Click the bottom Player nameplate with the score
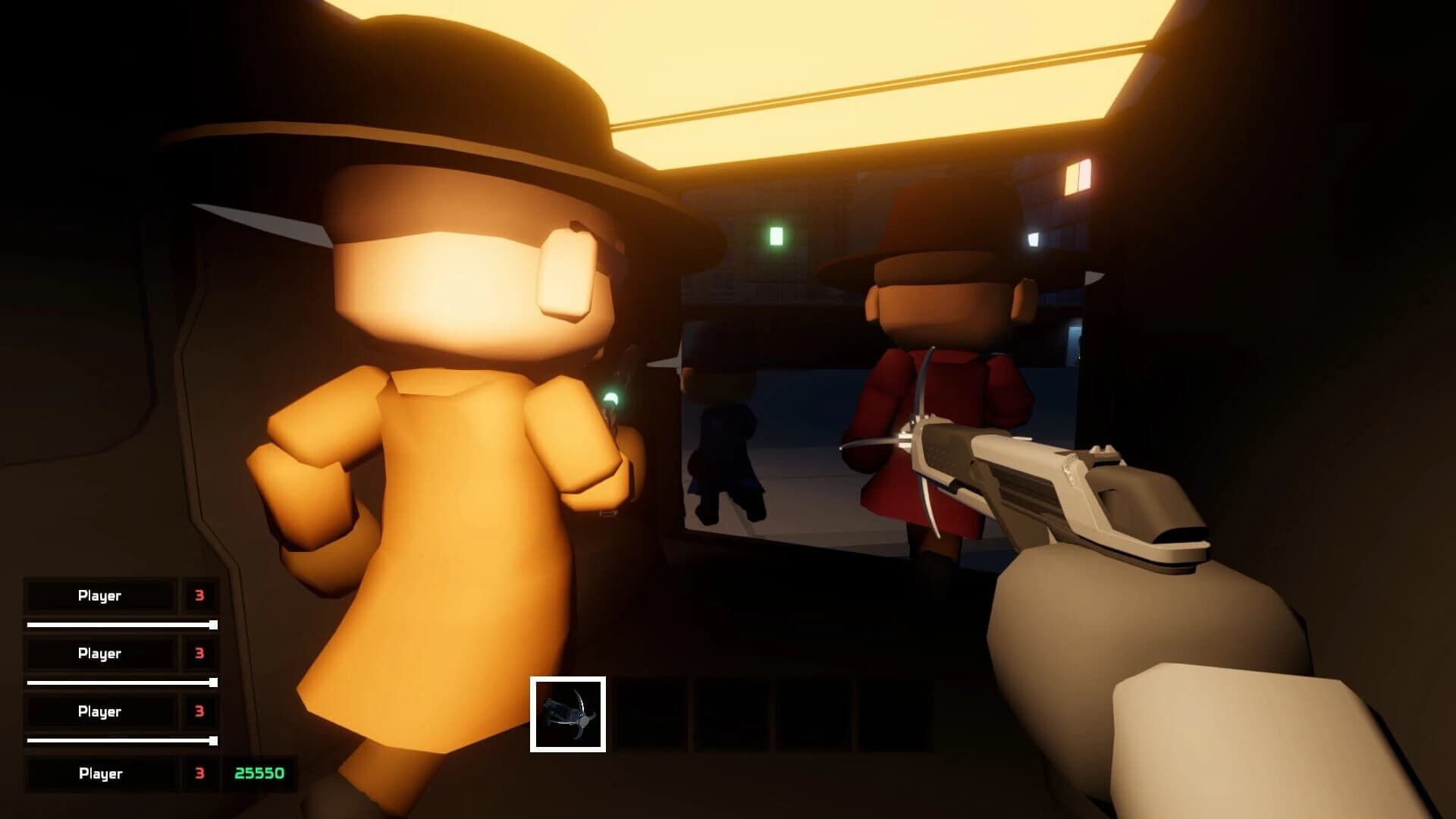Viewport: 1456px width, 819px height. [x=100, y=773]
